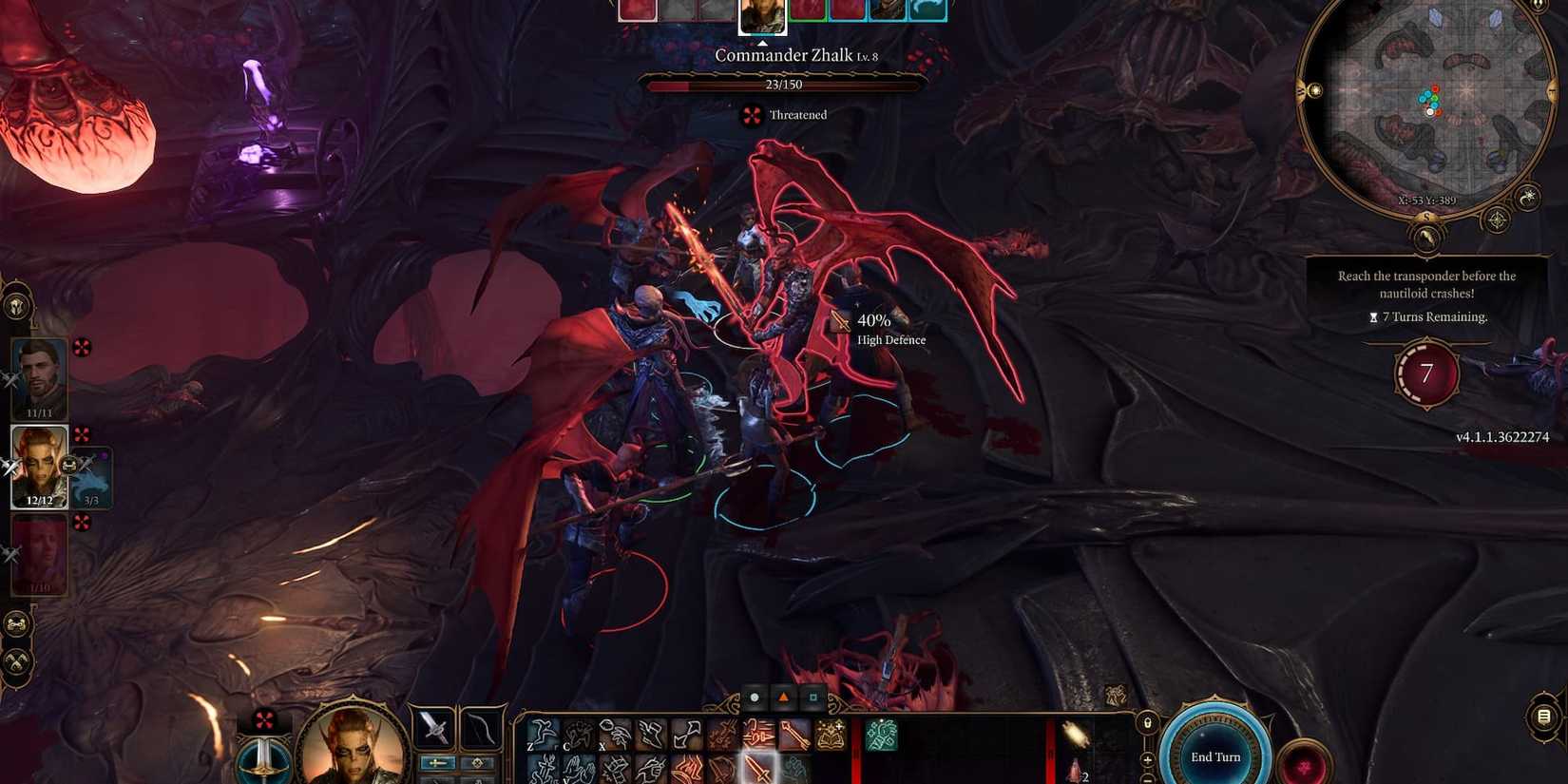Click the red reaction orb beside End Turn
The image size is (1568, 784).
1306,765
